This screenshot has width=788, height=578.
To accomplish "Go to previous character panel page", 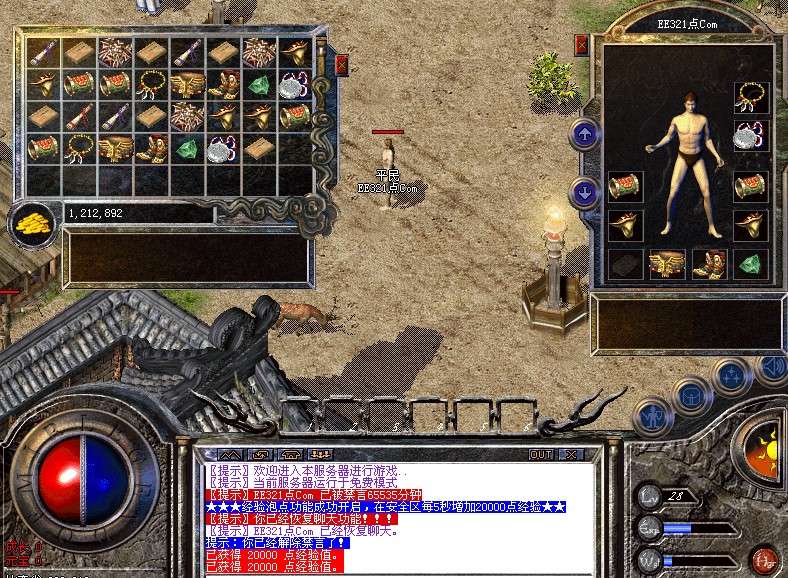I will [x=584, y=133].
